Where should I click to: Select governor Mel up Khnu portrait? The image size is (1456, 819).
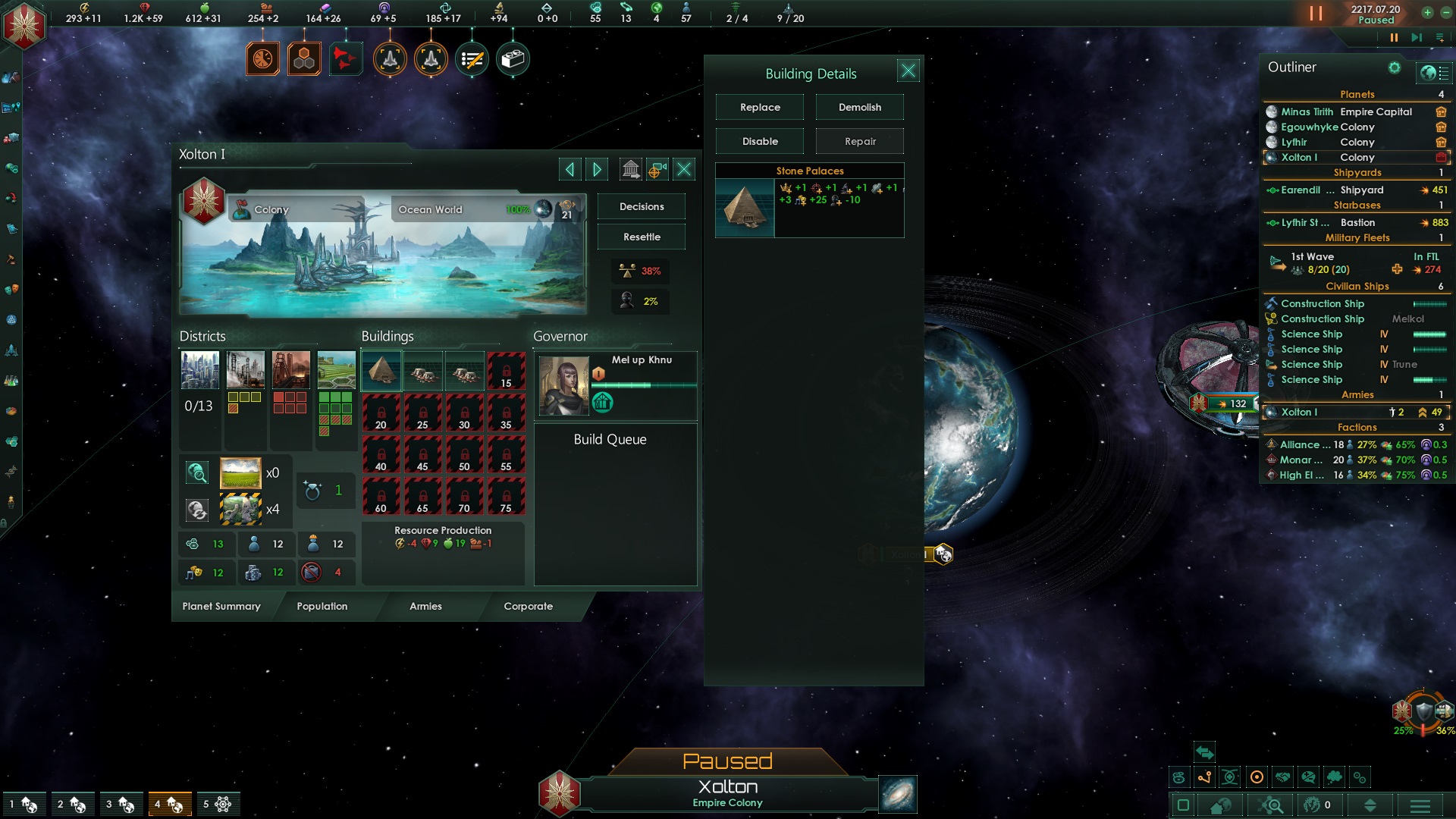click(563, 385)
